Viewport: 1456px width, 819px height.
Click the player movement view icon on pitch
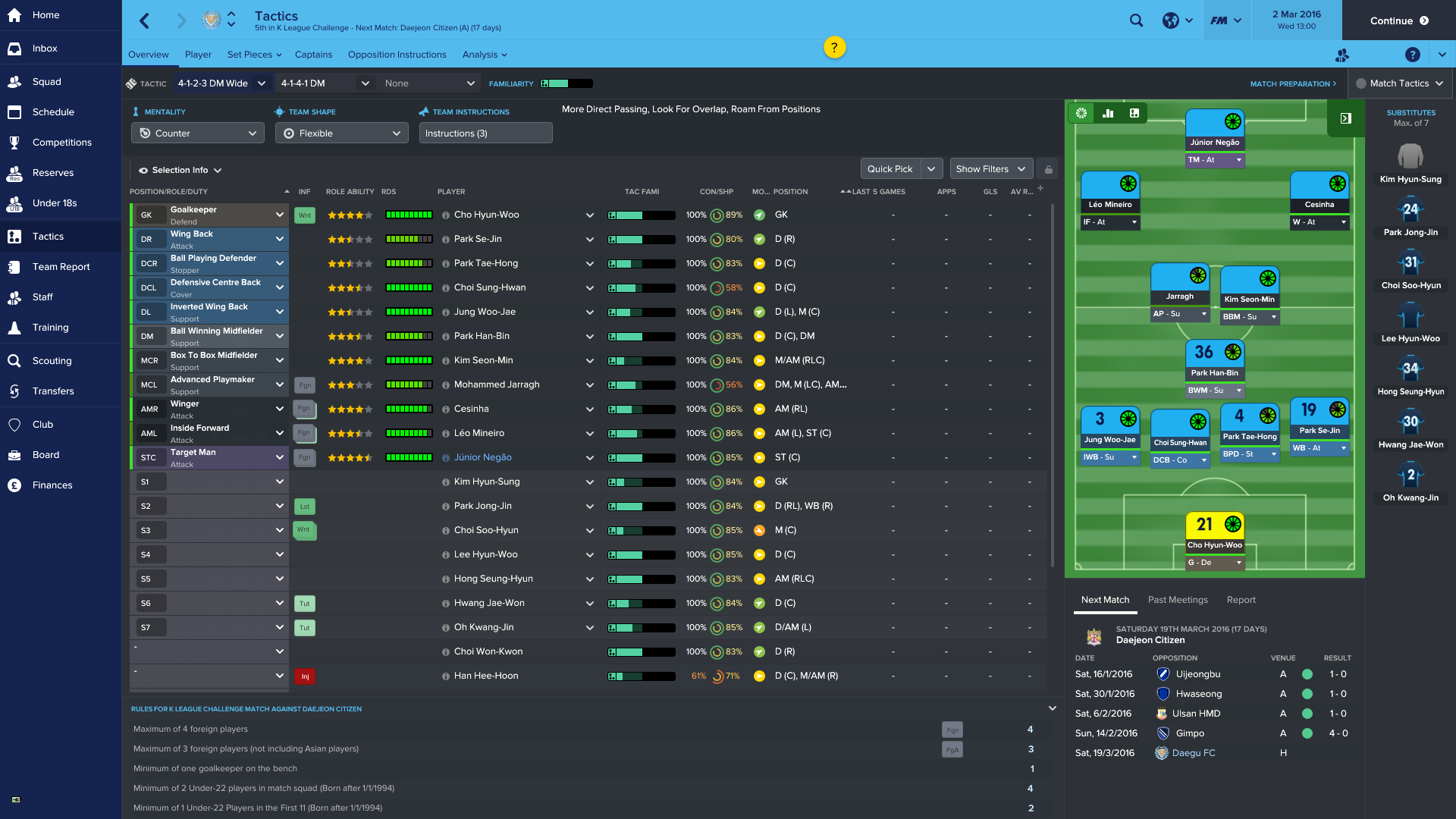click(x=1134, y=113)
